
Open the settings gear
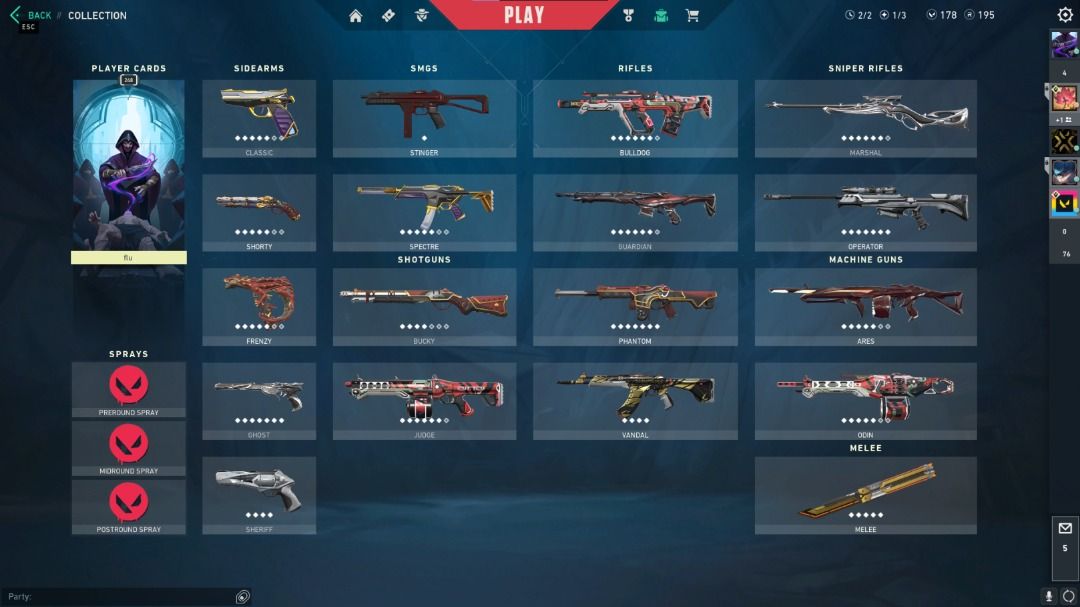(1065, 15)
